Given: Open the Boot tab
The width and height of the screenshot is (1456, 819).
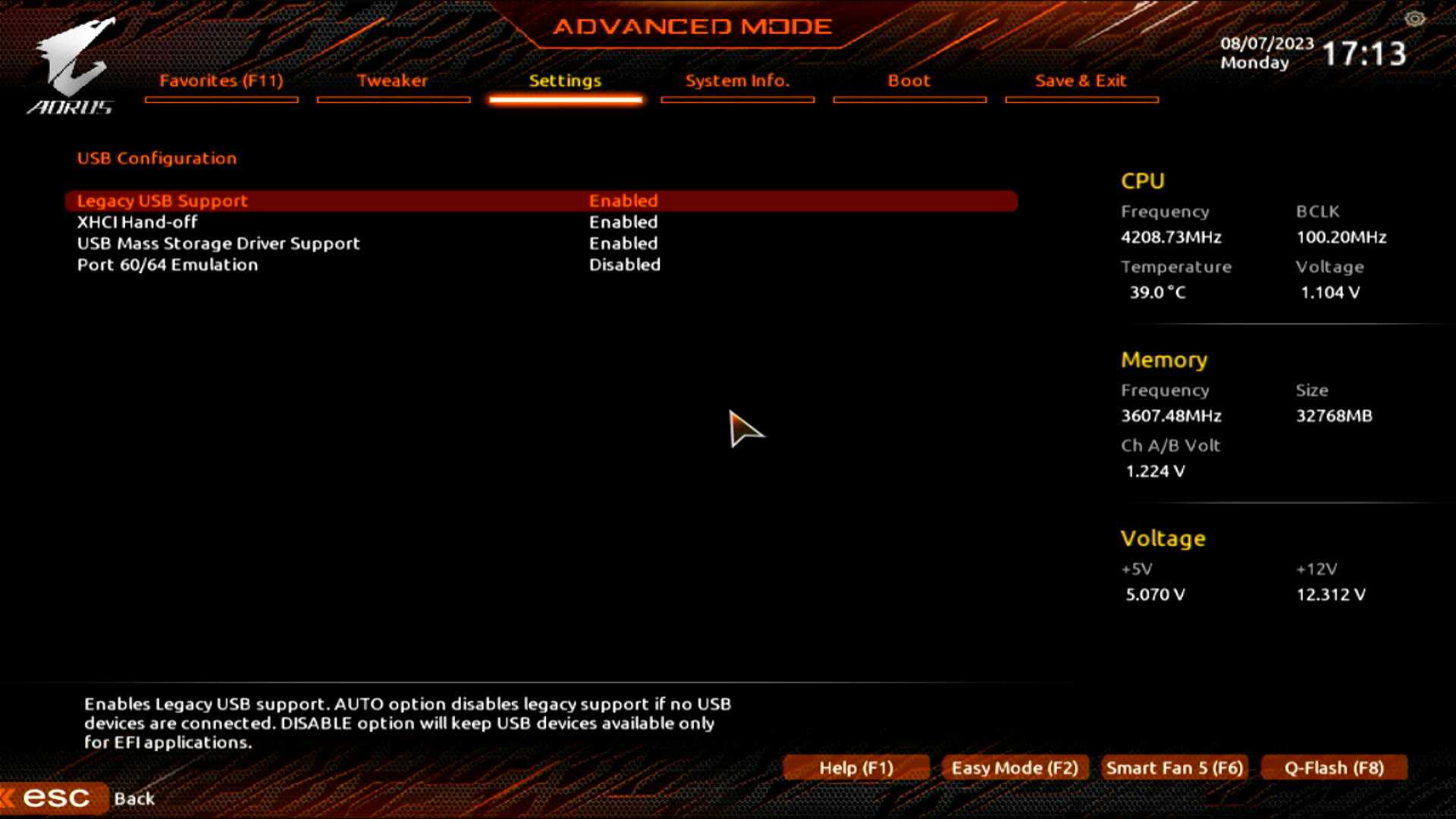Looking at the screenshot, I should 908,81.
